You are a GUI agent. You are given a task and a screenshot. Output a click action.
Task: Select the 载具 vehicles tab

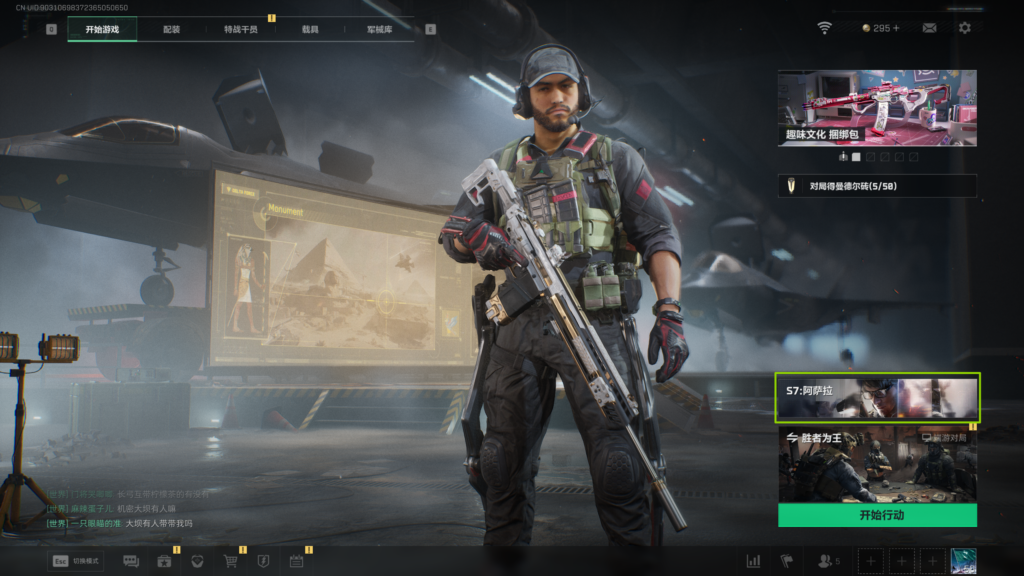pyautogui.click(x=310, y=29)
